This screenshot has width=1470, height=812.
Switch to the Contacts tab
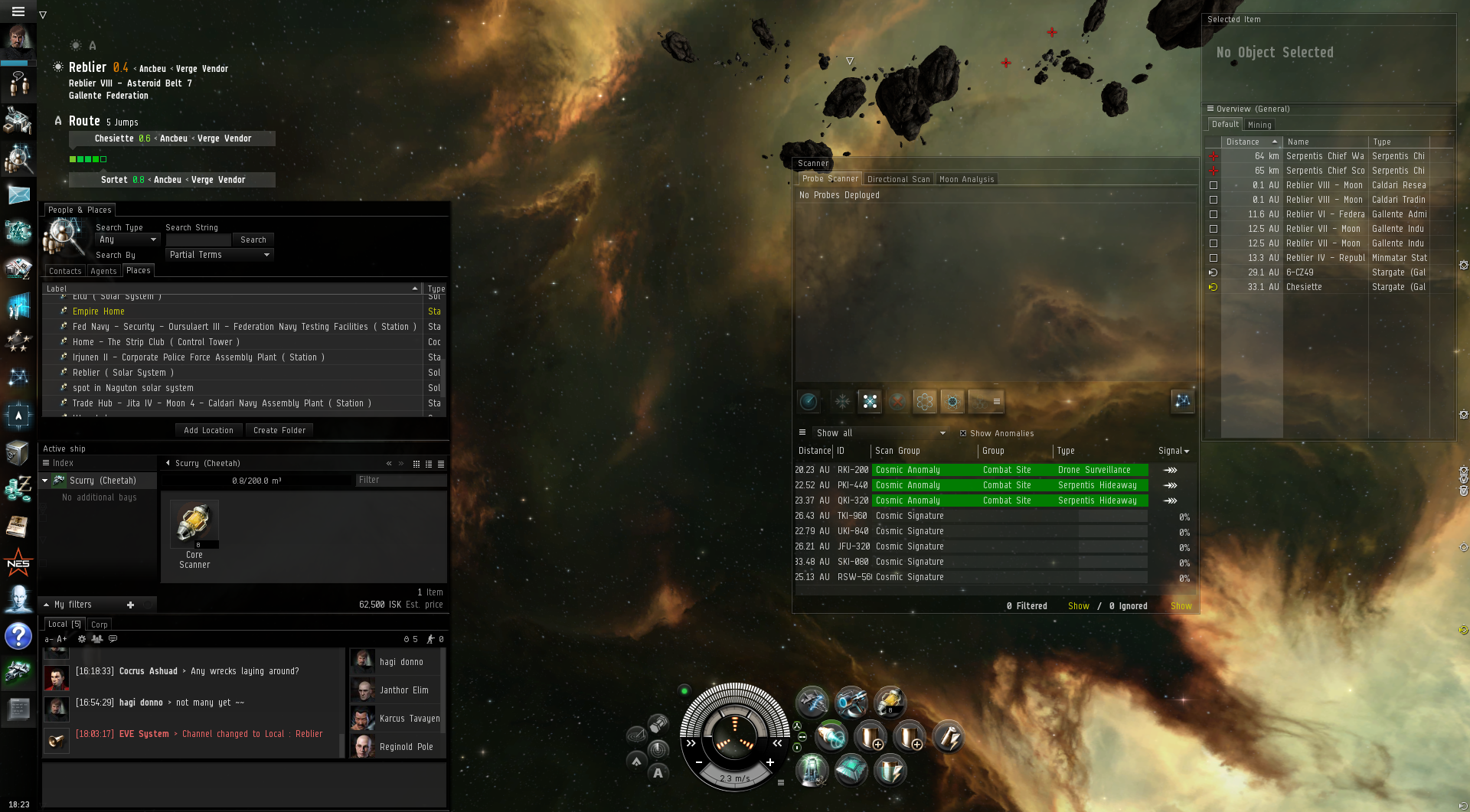coord(65,271)
